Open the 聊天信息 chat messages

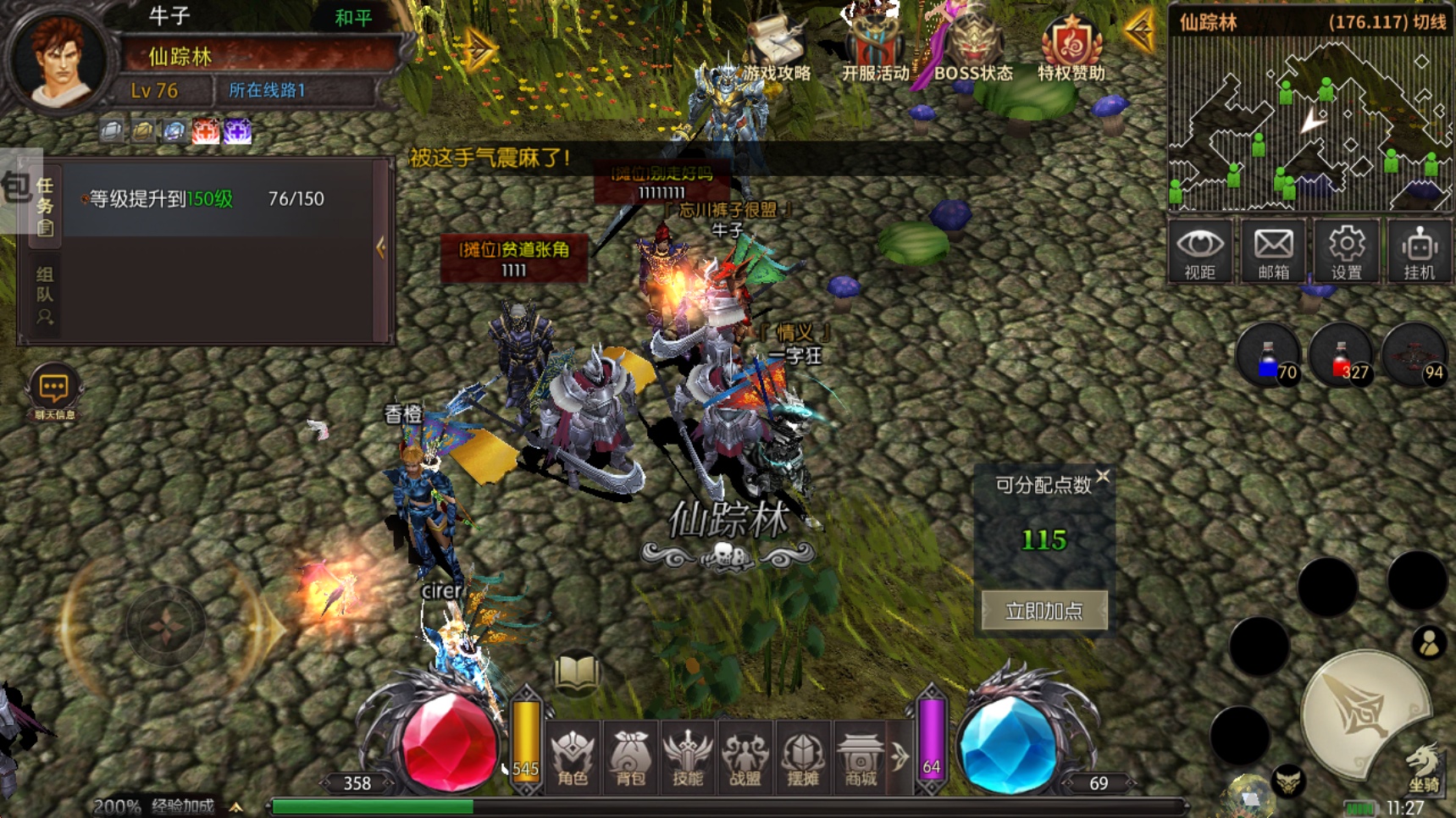[x=54, y=393]
